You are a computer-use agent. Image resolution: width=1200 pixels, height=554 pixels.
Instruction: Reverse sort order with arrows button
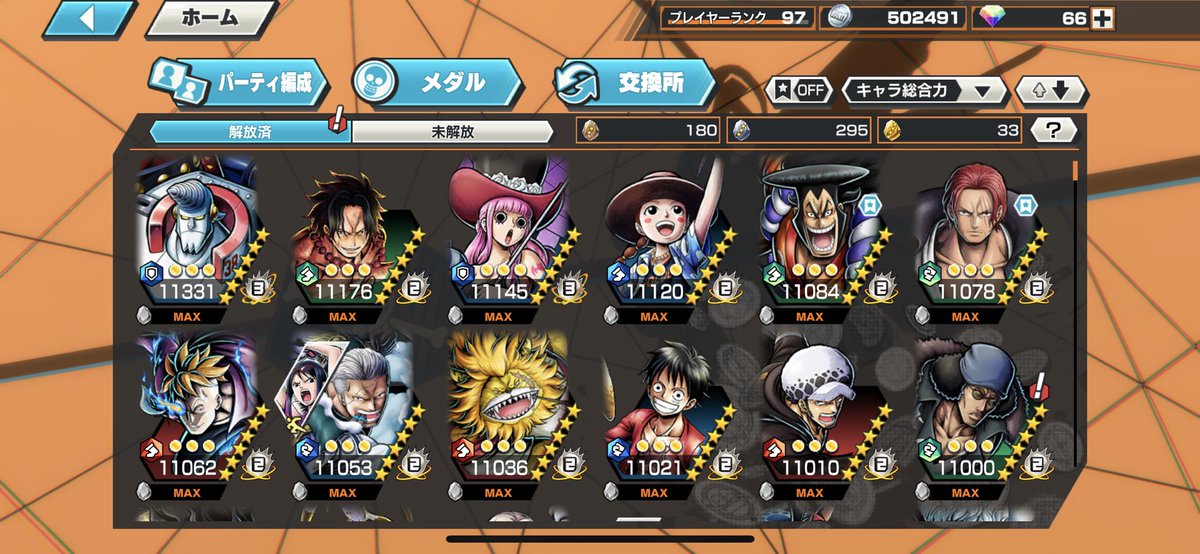[1050, 90]
